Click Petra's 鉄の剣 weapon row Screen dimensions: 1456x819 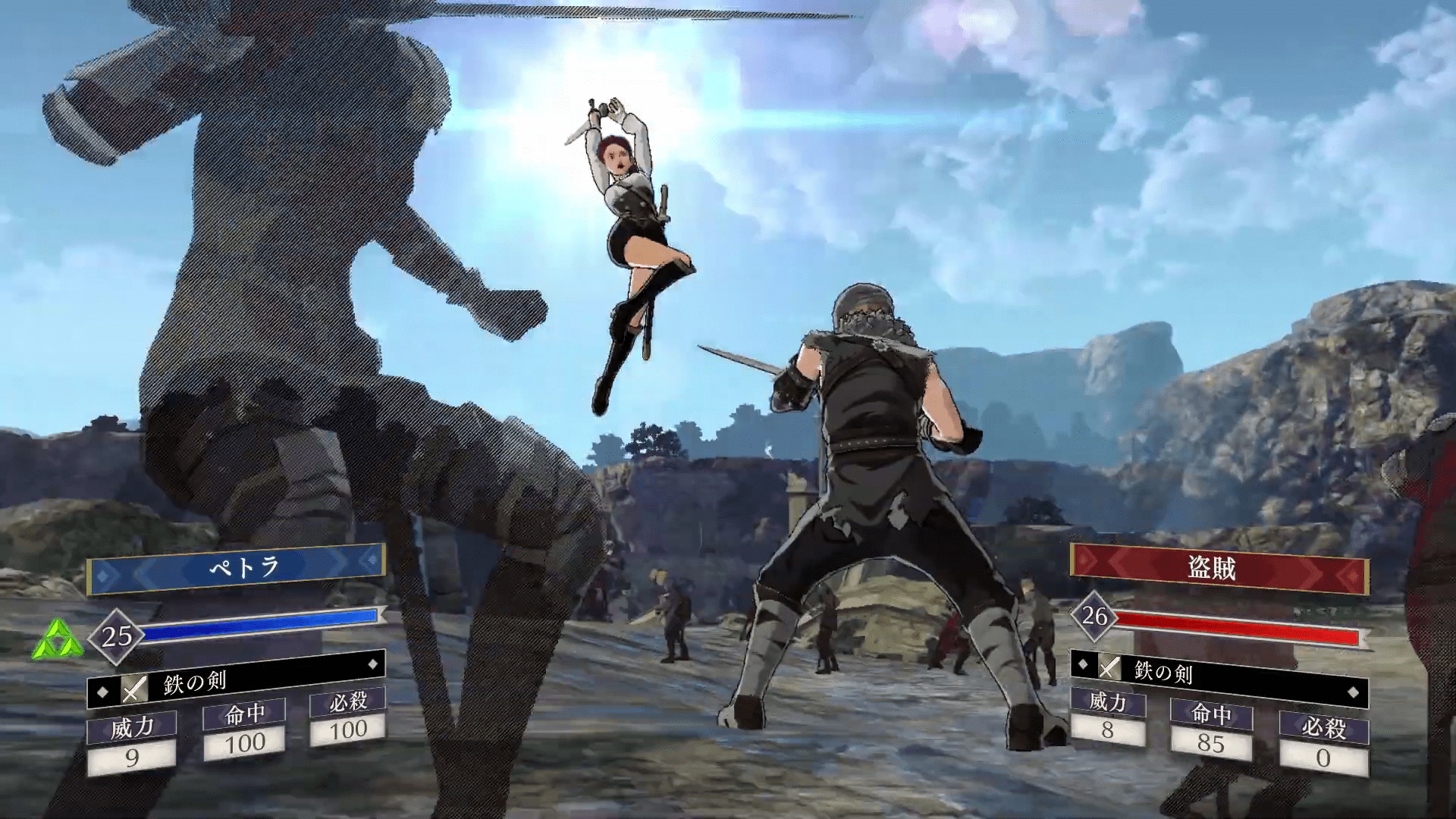click(237, 682)
